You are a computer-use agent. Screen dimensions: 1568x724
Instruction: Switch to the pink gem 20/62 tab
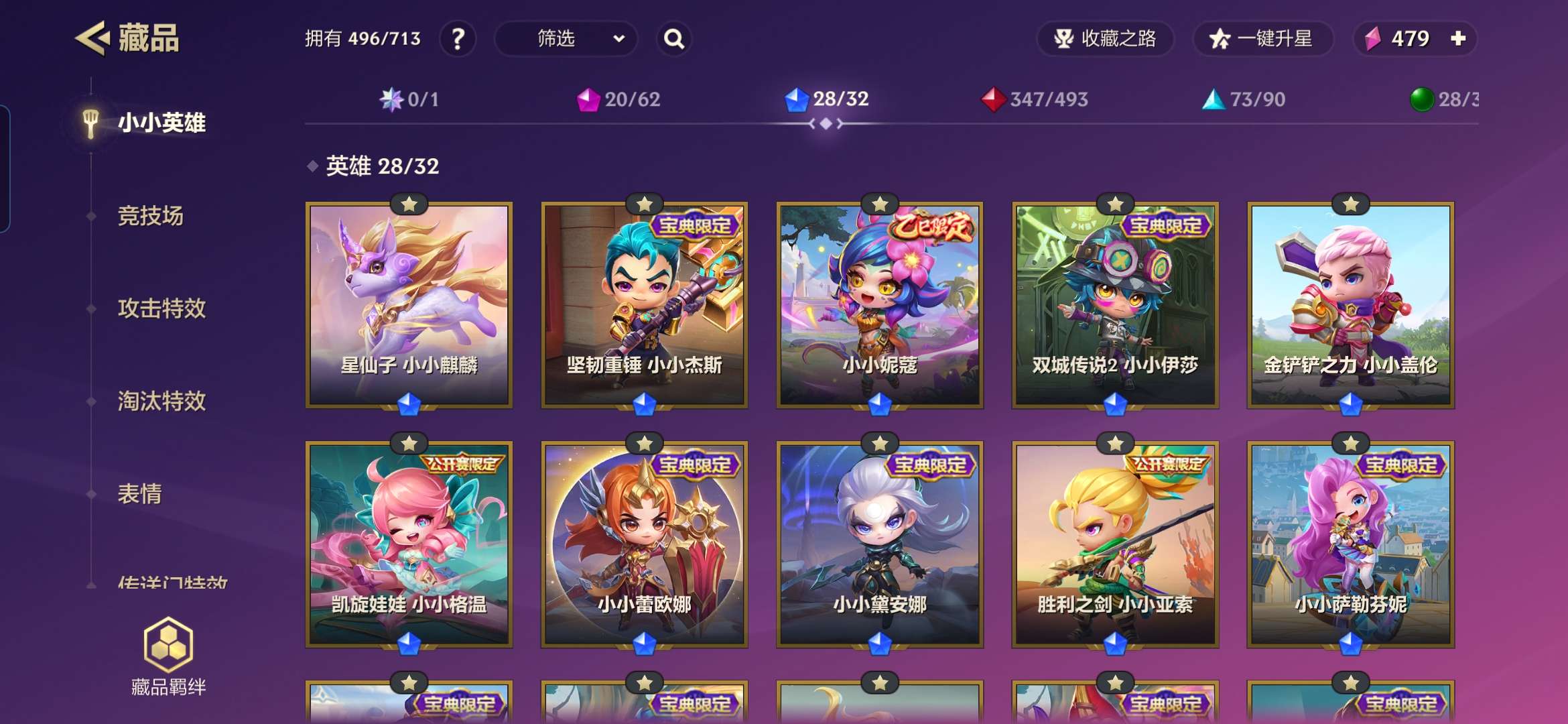tap(618, 100)
